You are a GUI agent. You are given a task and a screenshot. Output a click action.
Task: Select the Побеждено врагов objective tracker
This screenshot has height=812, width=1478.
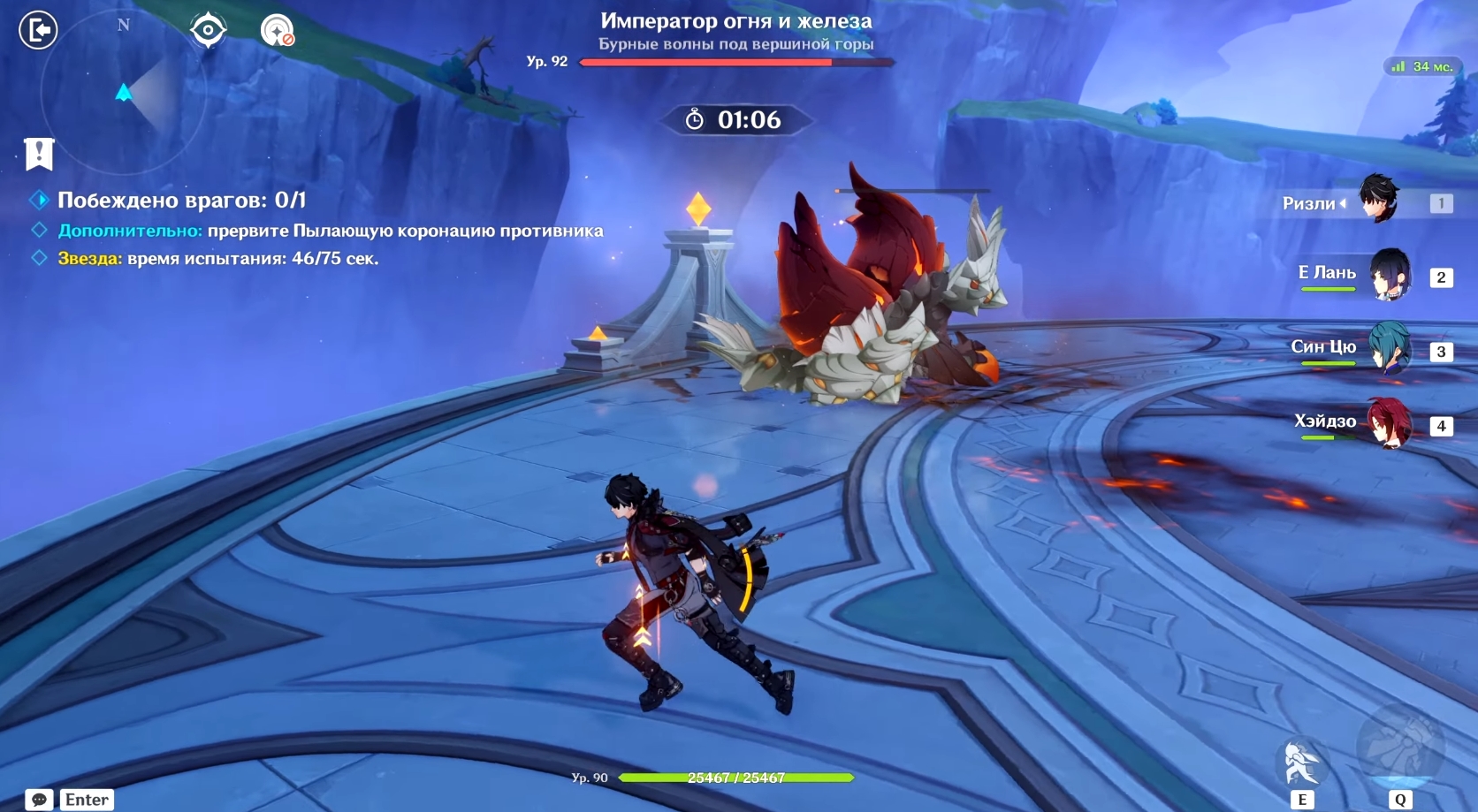point(181,201)
